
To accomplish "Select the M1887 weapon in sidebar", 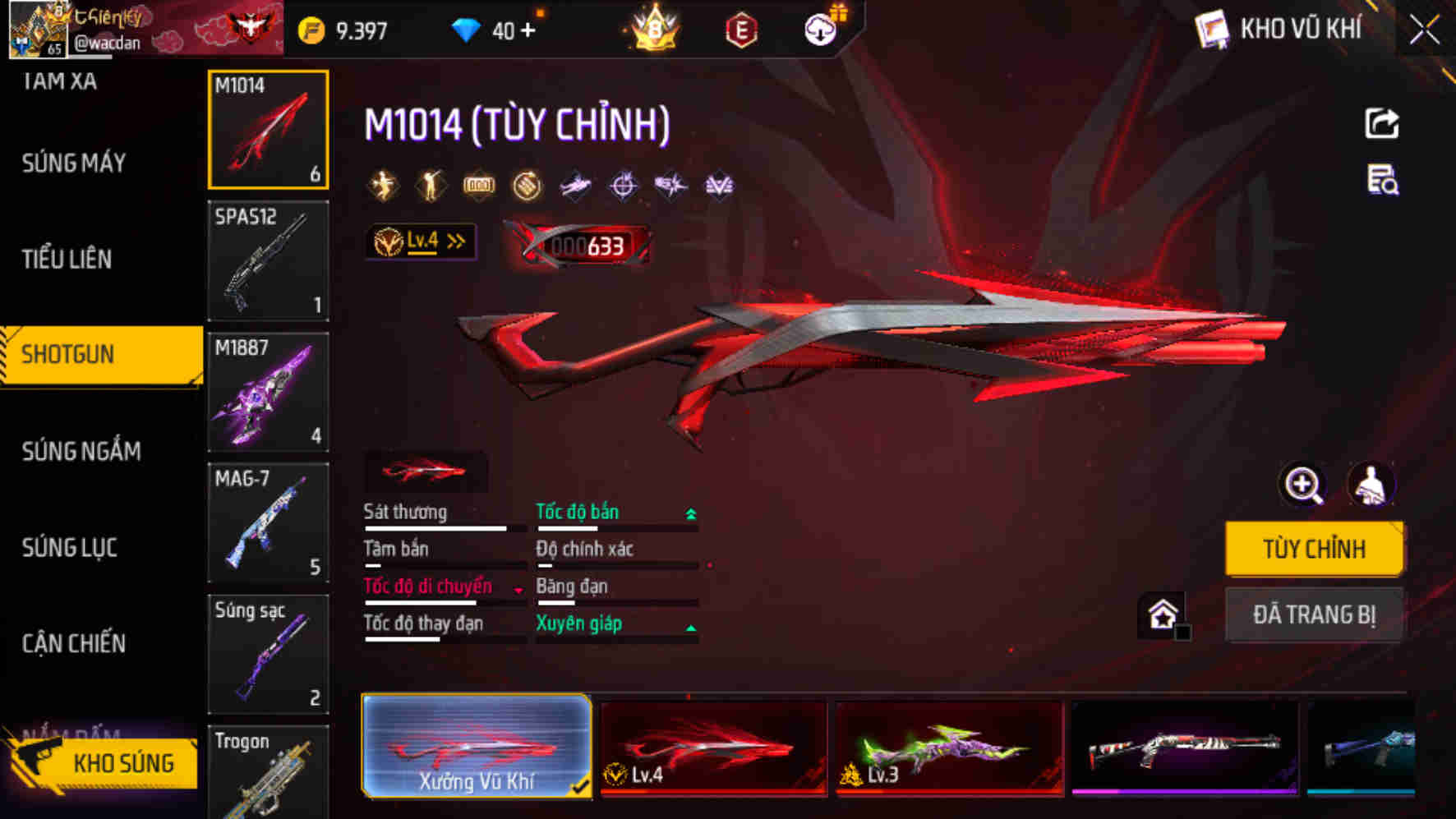I will coord(269,393).
